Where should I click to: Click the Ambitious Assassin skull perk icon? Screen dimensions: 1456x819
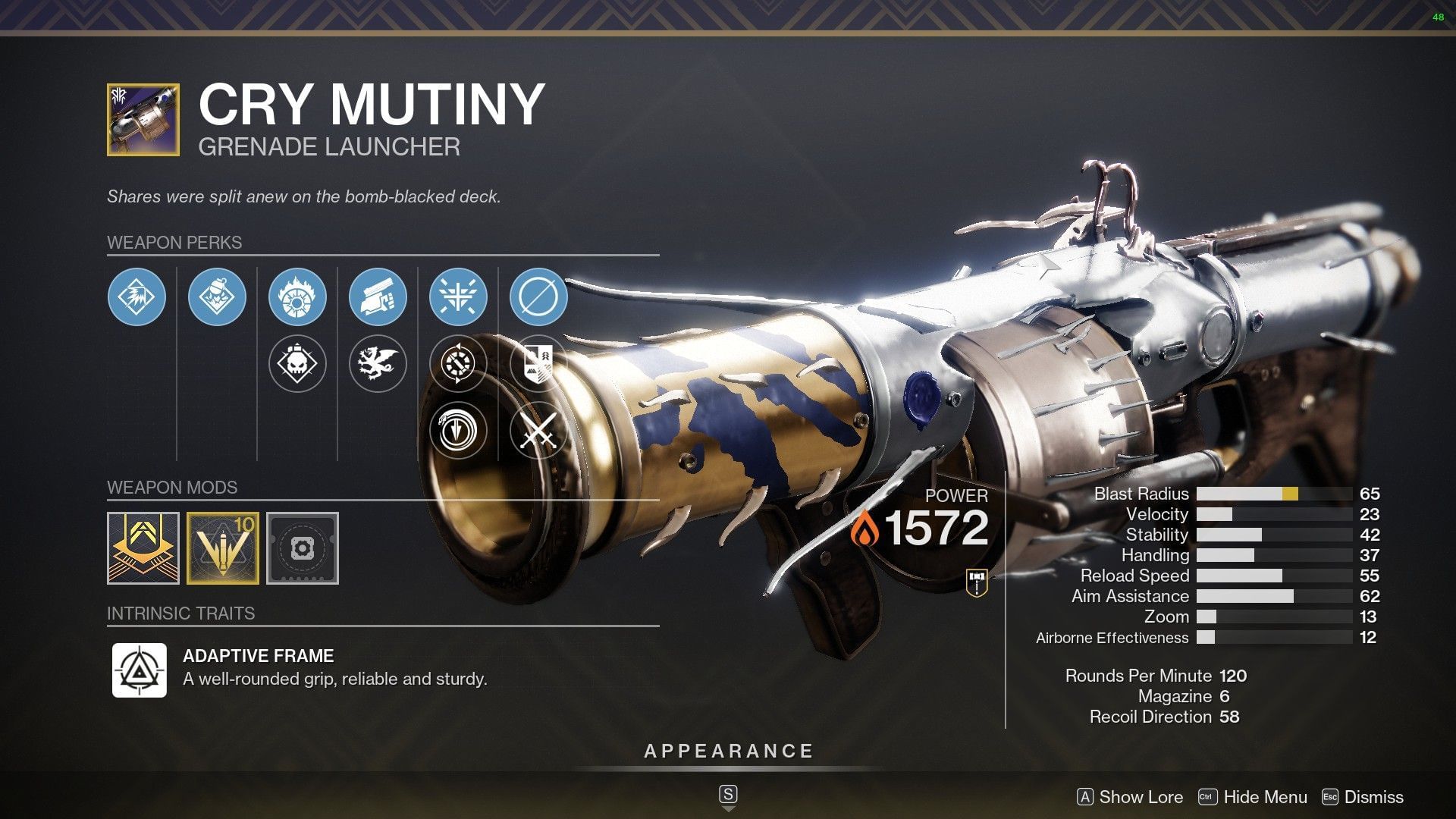pyautogui.click(x=298, y=362)
